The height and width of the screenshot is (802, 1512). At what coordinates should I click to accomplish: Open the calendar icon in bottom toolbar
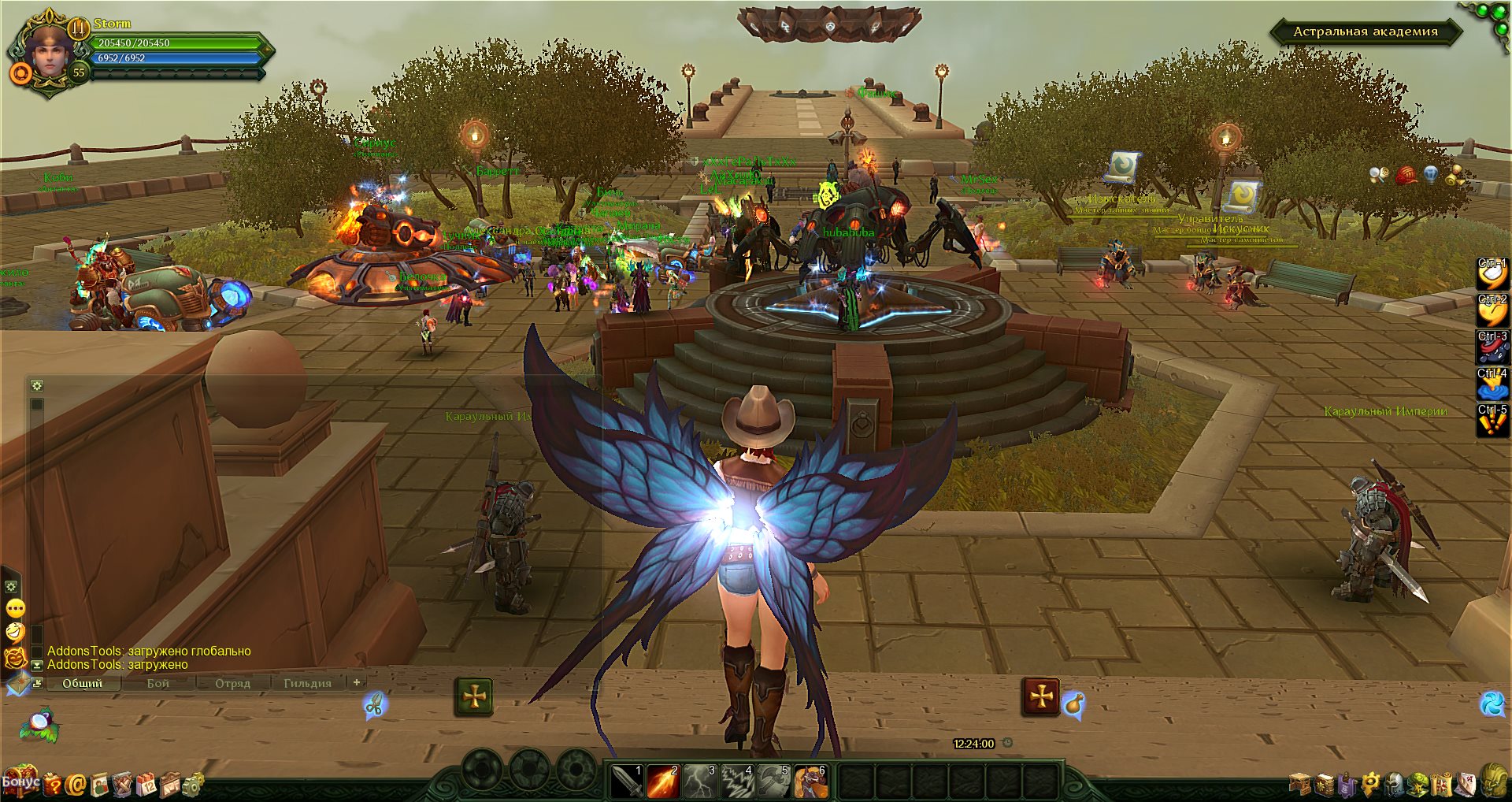click(146, 784)
